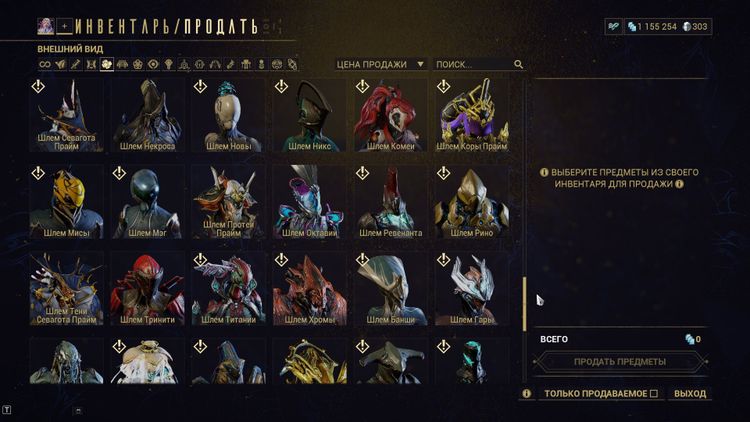Toggle the Только продаваемое checkbox
This screenshot has width=750, height=422.
pyautogui.click(x=654, y=394)
